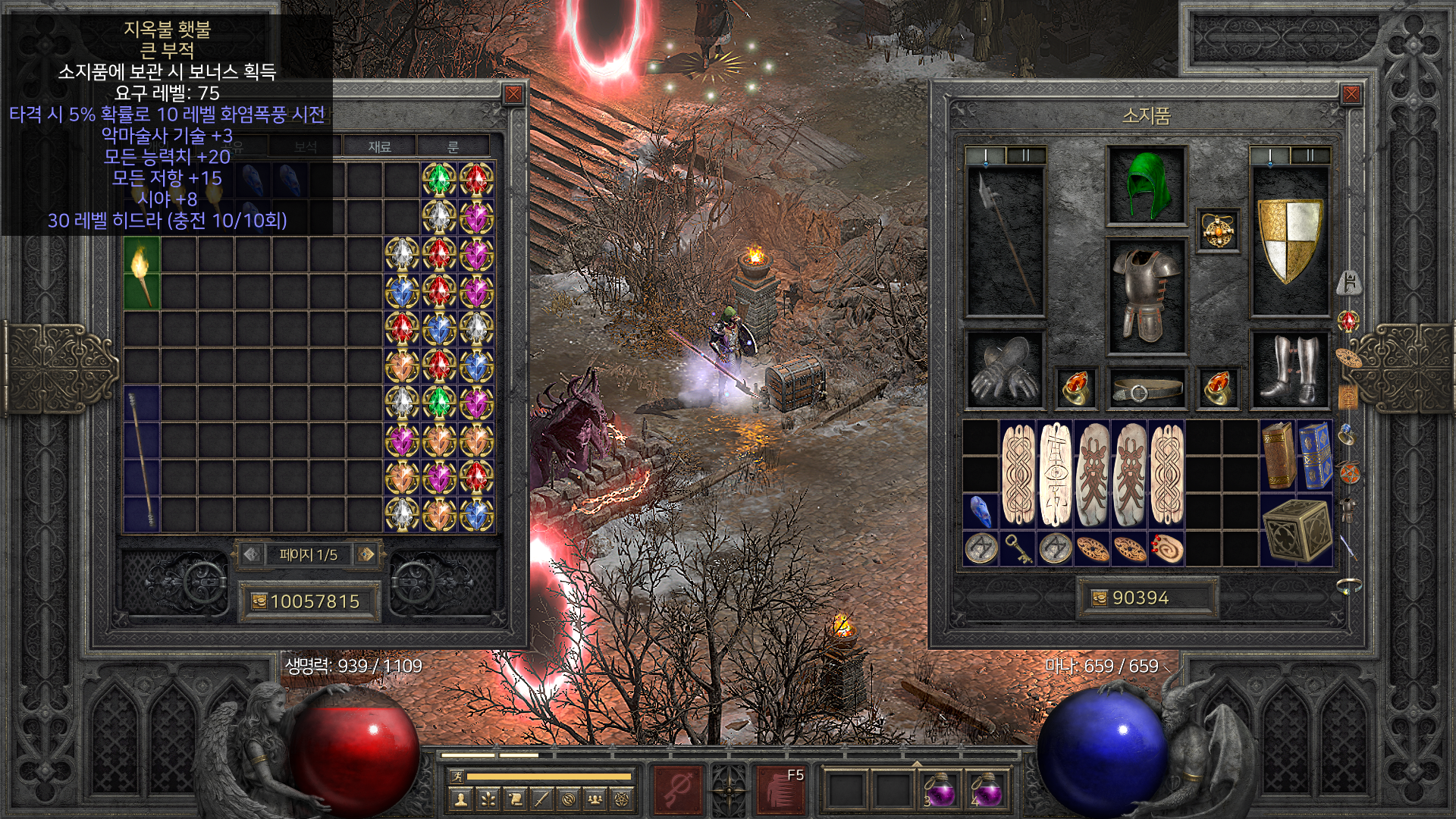Open the character screen from the mini menu
Screen dimensions: 1456x819
pyautogui.click(x=460, y=799)
